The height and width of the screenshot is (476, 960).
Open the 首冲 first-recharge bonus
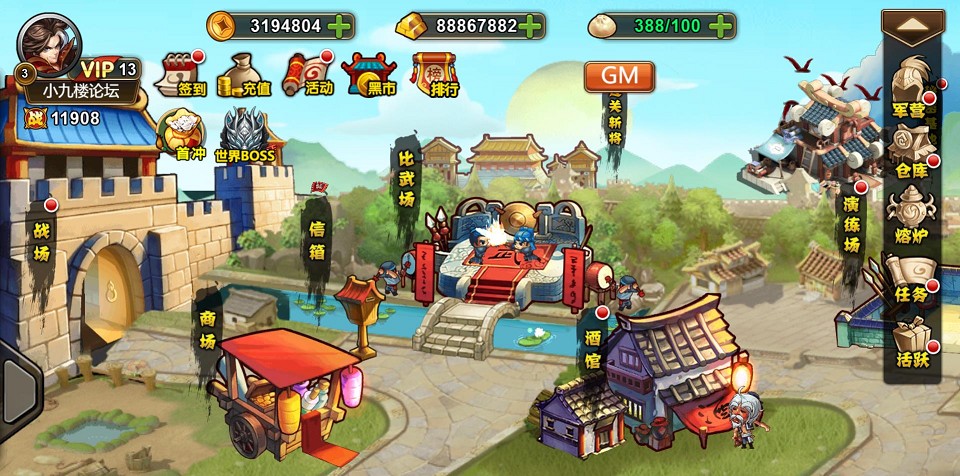tap(181, 133)
